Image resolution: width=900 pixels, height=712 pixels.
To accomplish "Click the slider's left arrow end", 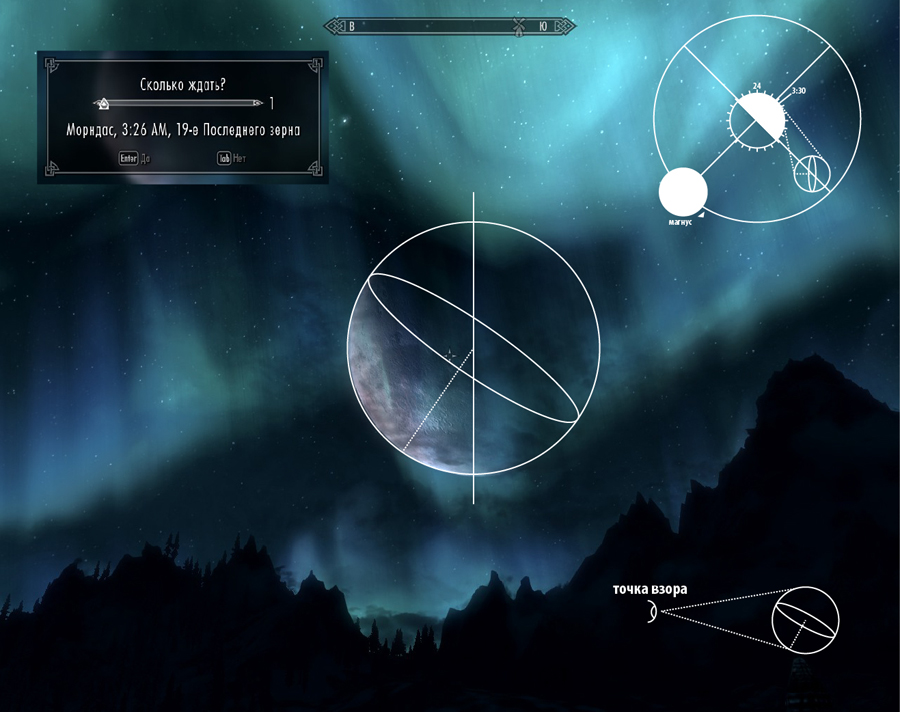I will click(96, 103).
